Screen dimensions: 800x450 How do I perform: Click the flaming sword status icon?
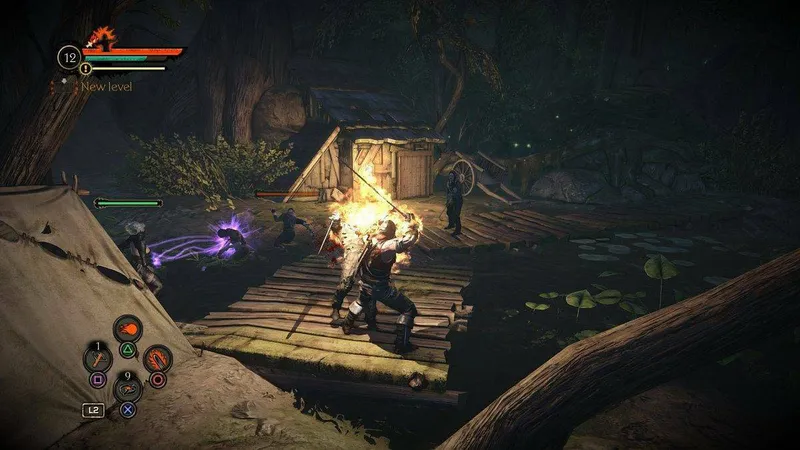pos(98,41)
